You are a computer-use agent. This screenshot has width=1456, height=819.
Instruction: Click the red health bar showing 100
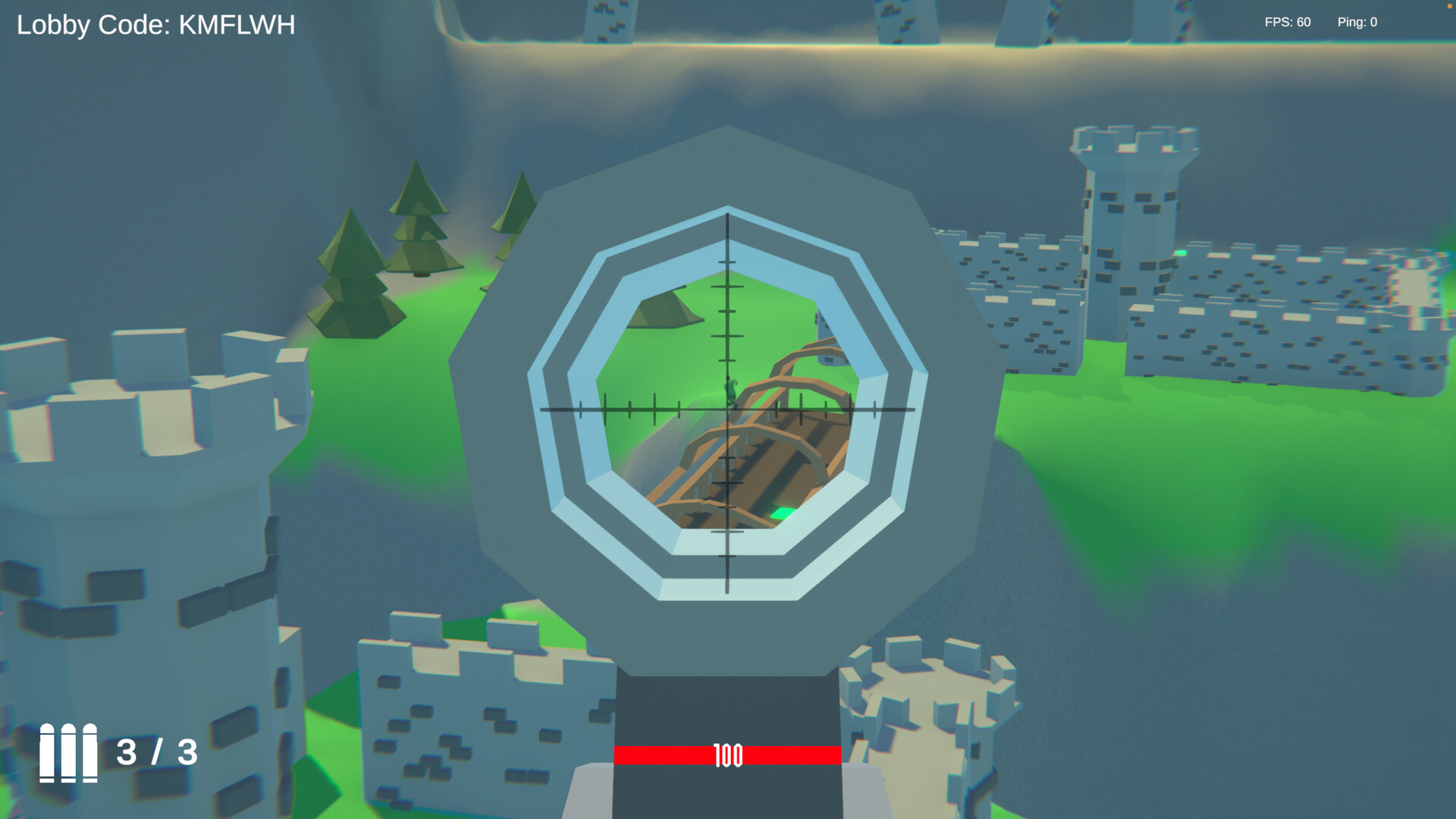pyautogui.click(x=726, y=755)
